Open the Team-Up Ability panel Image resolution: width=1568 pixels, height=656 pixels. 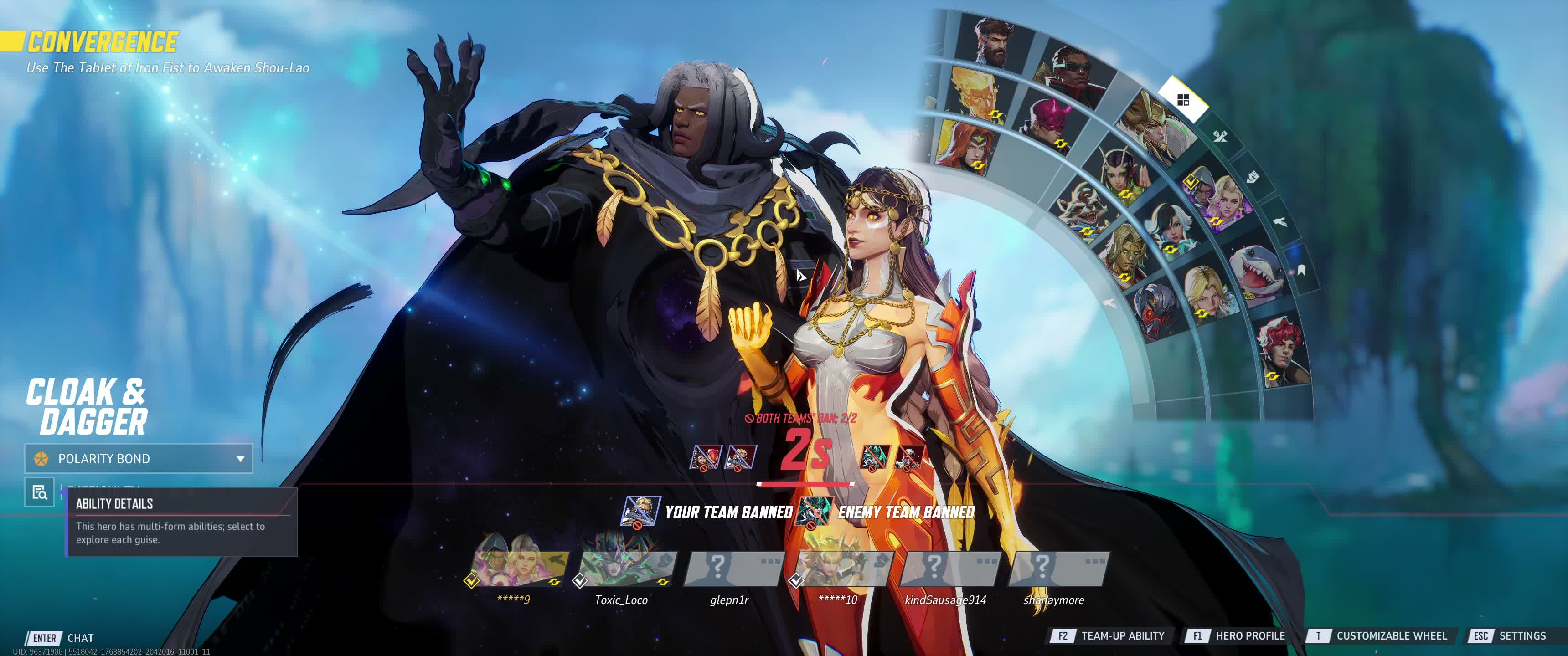1108,636
